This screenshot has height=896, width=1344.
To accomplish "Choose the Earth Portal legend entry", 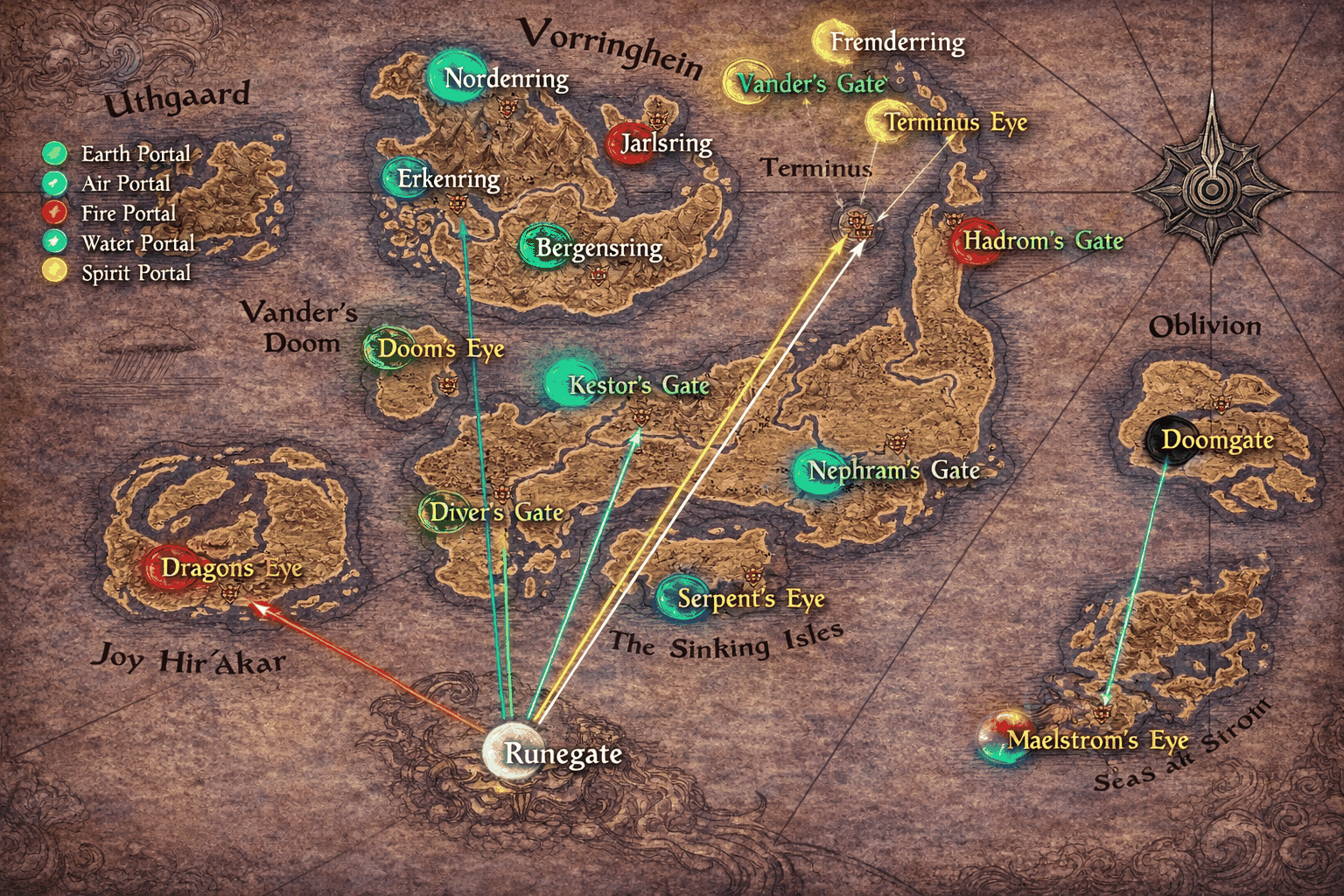I will click(55, 154).
